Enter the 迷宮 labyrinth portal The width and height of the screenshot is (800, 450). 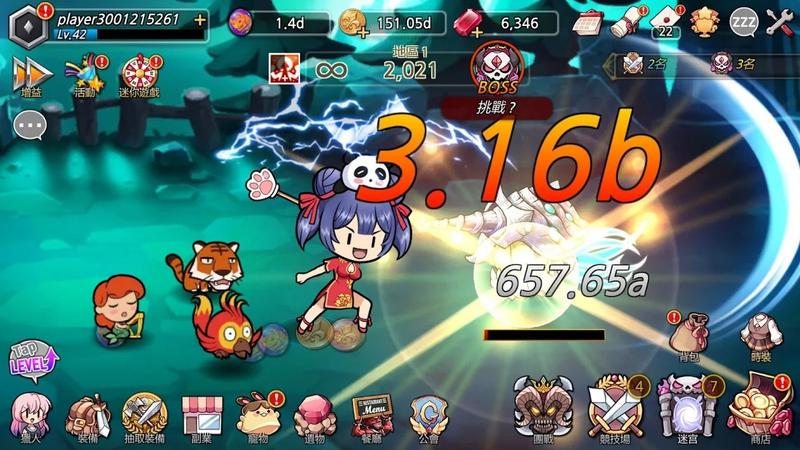pos(685,408)
